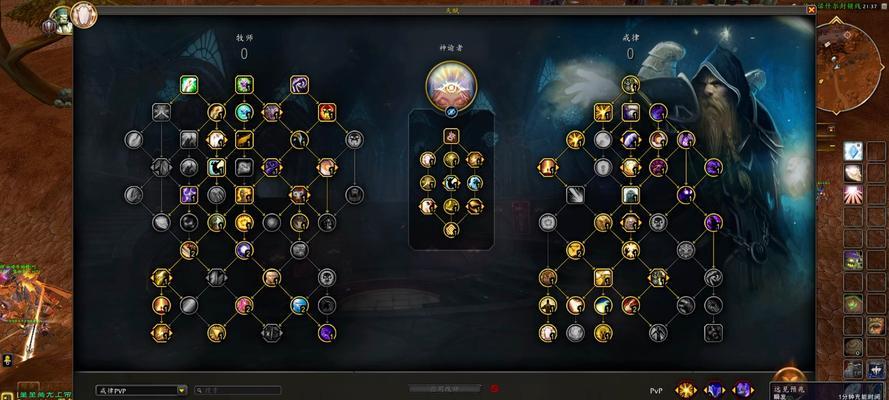Screen dimensions: 889x400
Task: Click the red reset icon in the bottom bar
Action: point(495,389)
